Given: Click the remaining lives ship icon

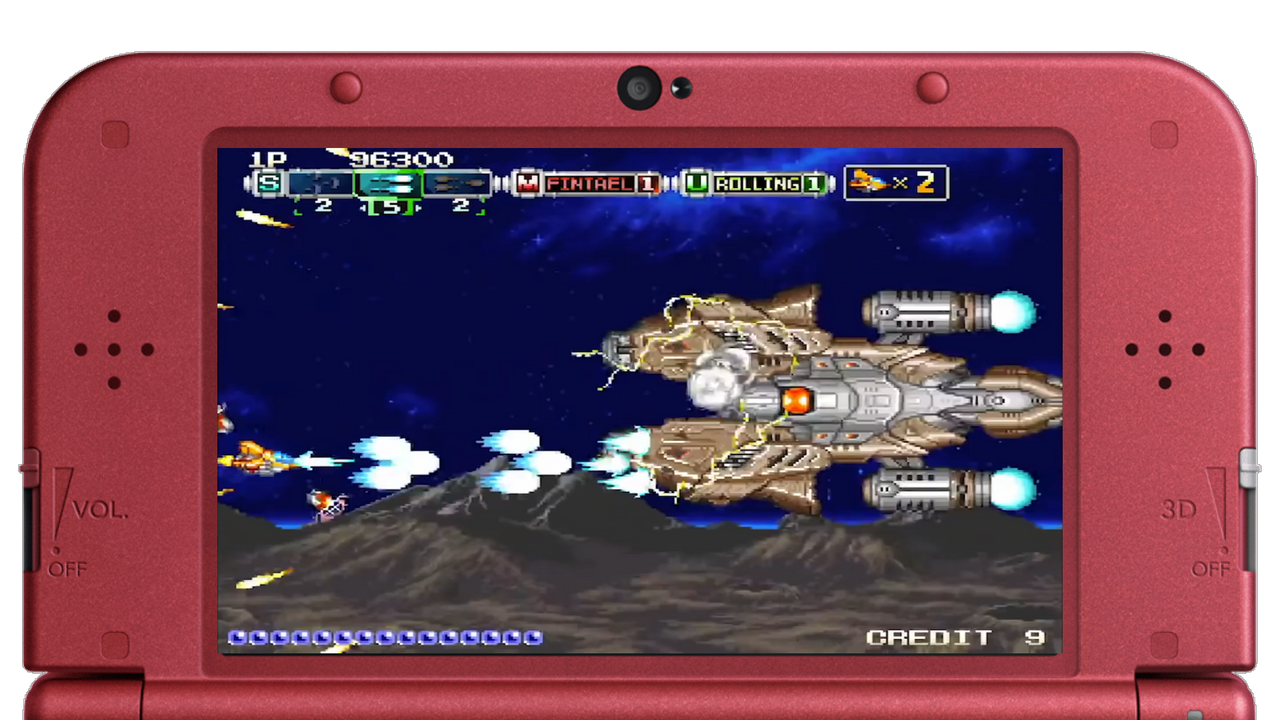Looking at the screenshot, I should point(870,181).
